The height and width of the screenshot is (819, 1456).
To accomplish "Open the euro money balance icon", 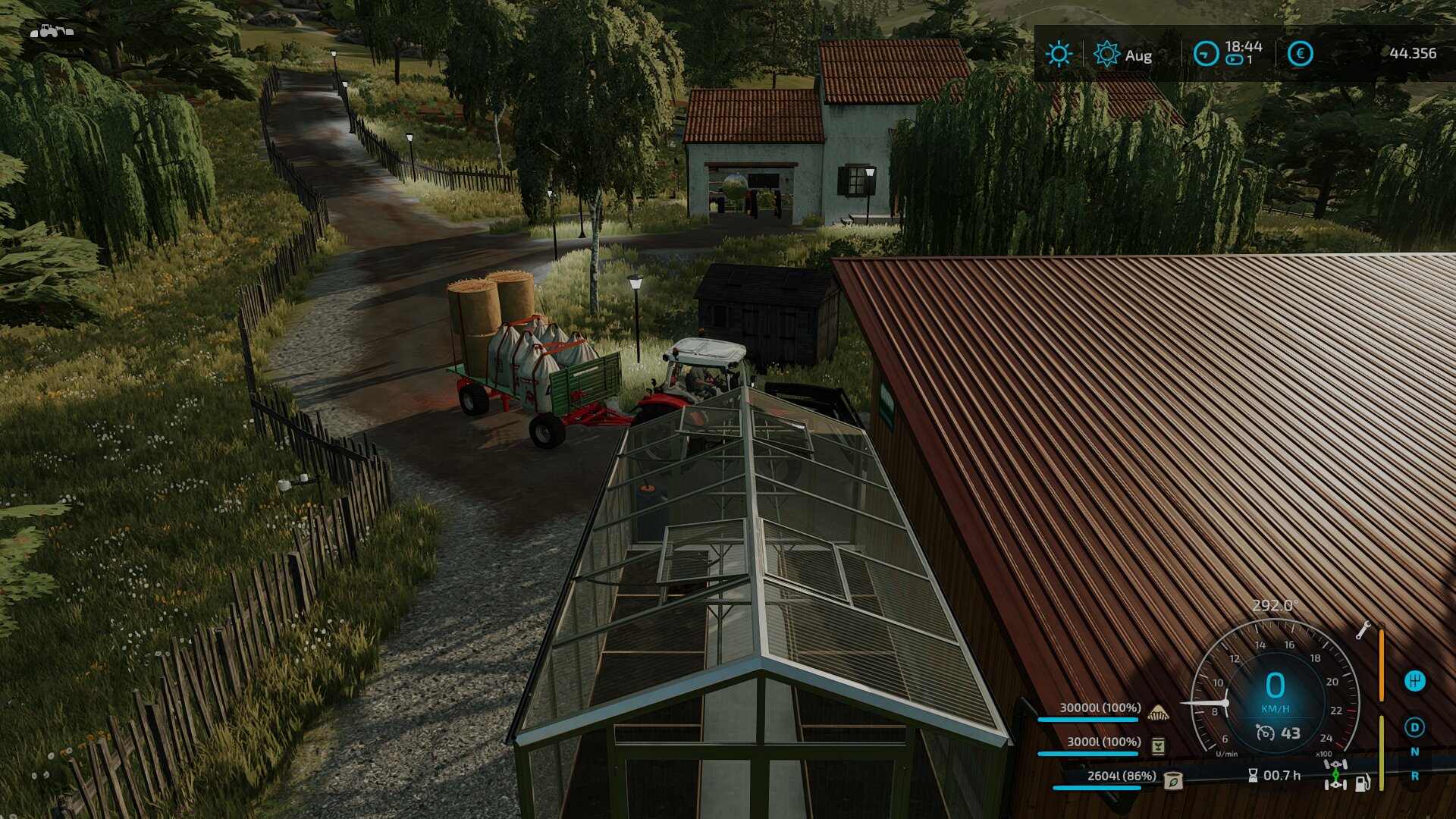I will point(1301,54).
